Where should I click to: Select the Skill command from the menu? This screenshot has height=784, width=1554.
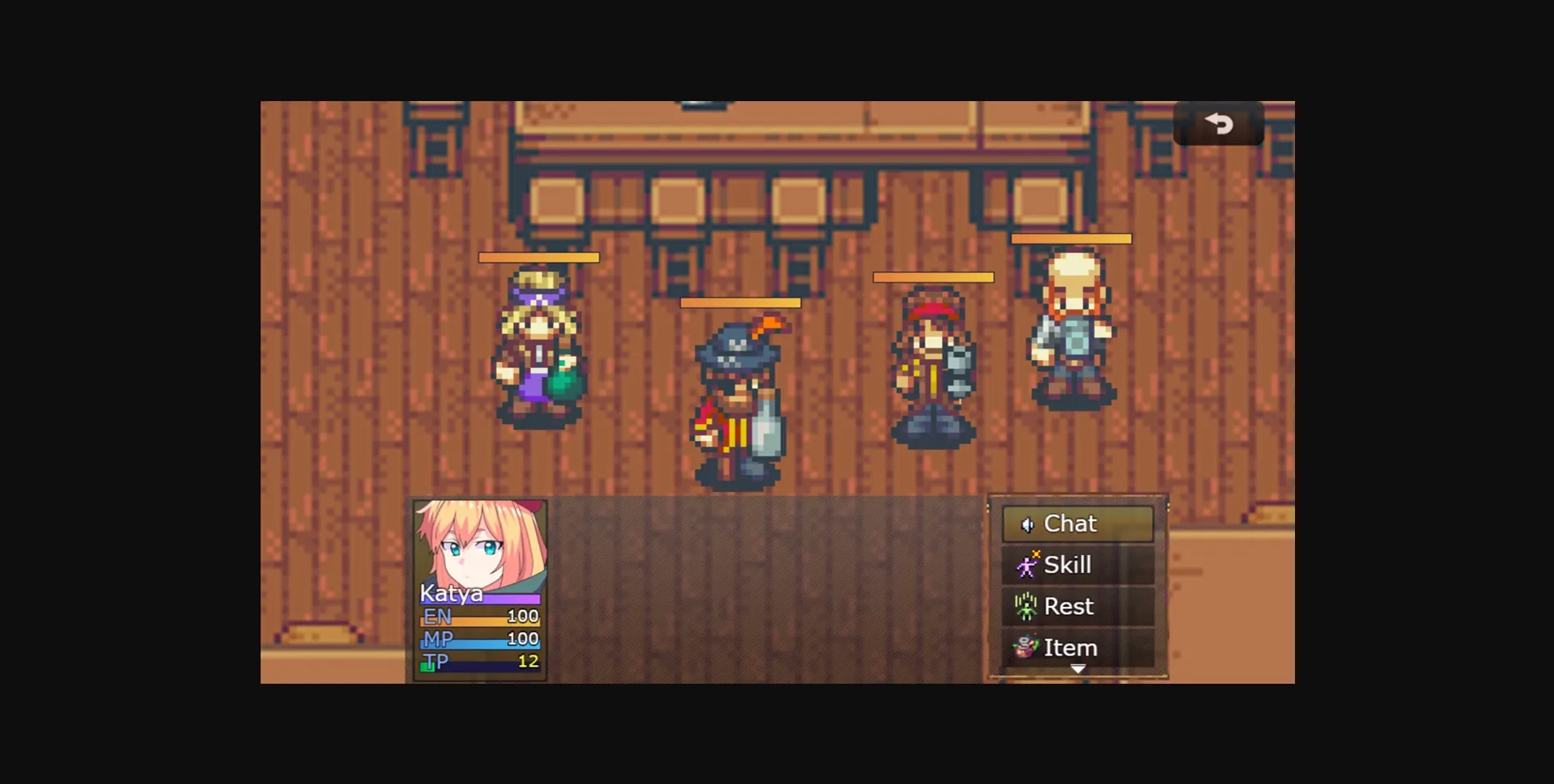tap(1068, 565)
